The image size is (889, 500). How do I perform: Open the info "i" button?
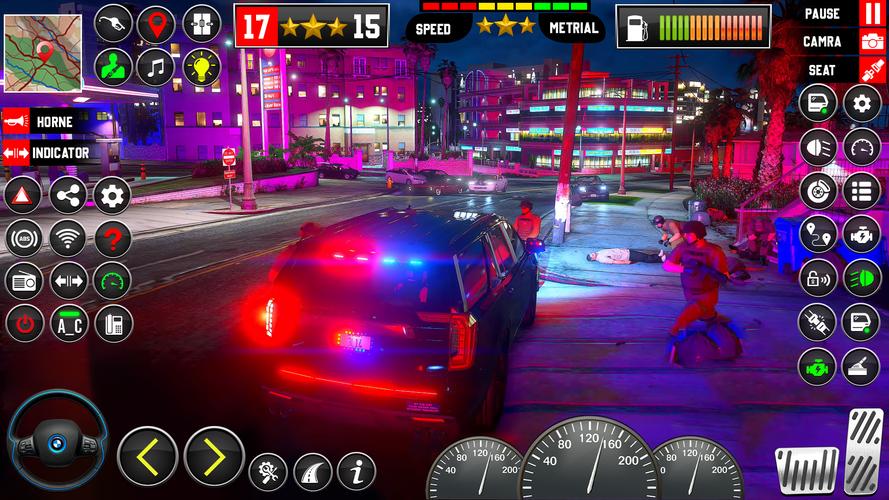pyautogui.click(x=356, y=470)
